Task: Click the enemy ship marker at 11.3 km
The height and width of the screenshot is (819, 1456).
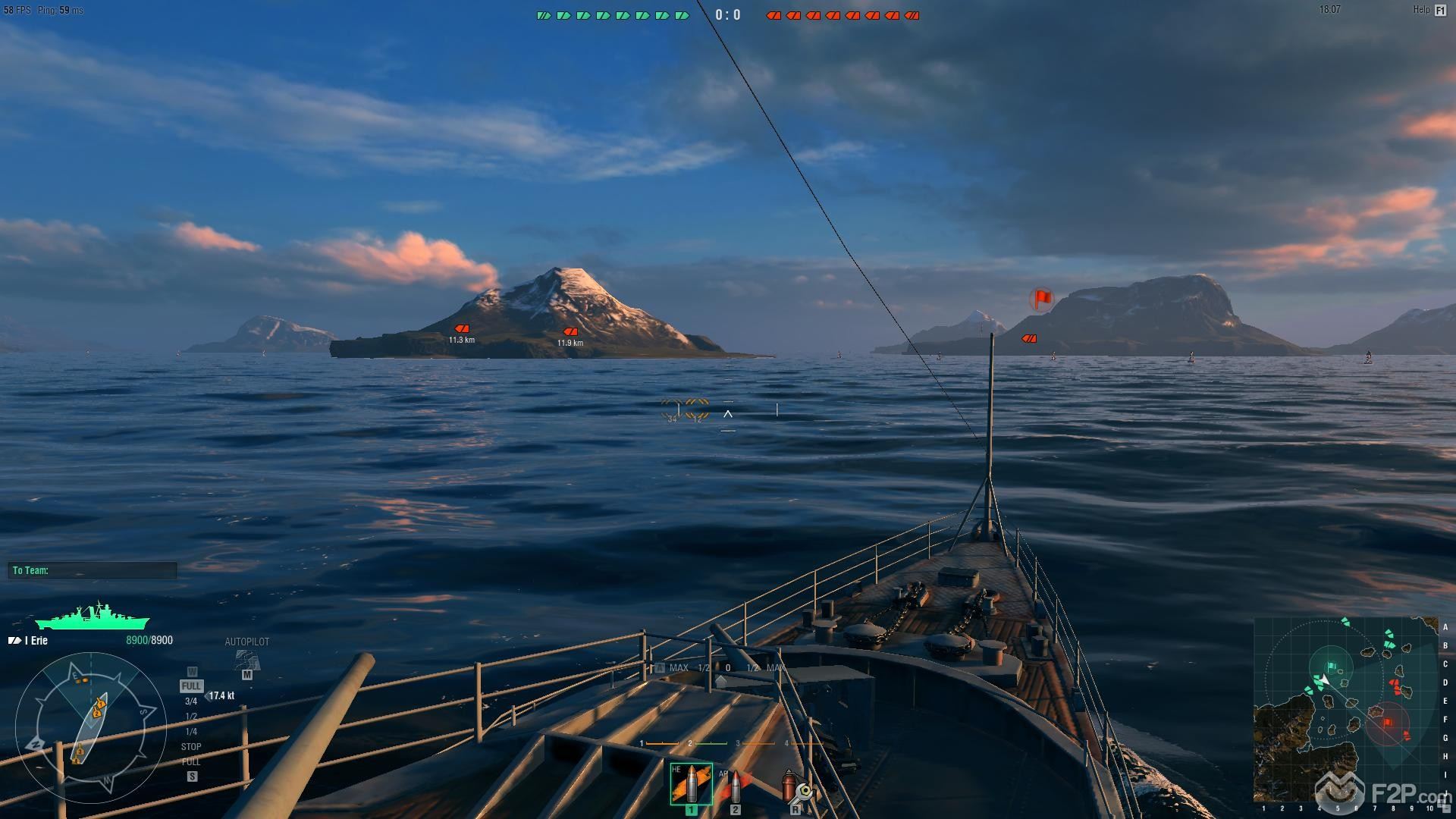Action: point(461,328)
